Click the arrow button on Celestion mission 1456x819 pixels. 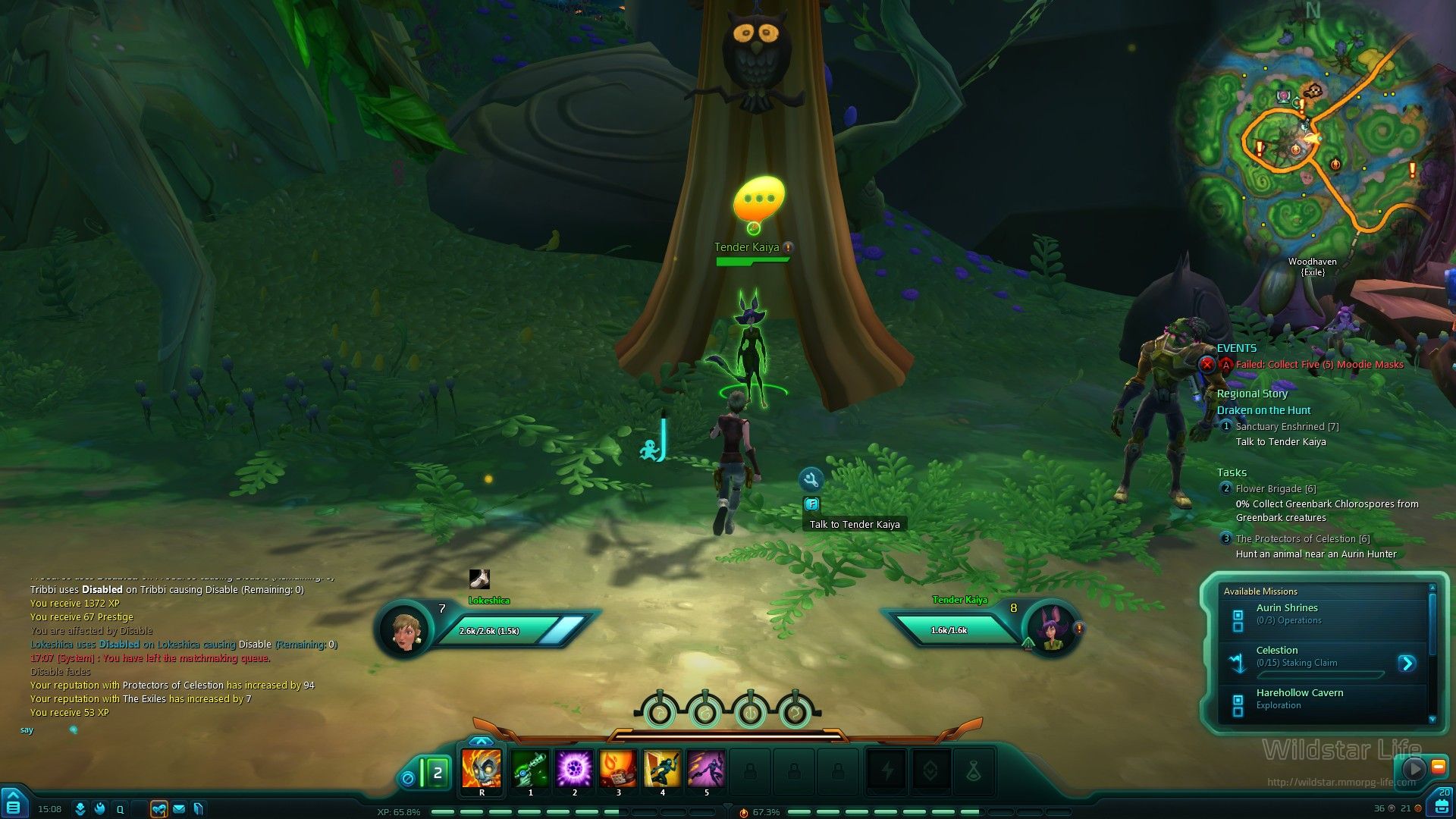coord(1407,664)
